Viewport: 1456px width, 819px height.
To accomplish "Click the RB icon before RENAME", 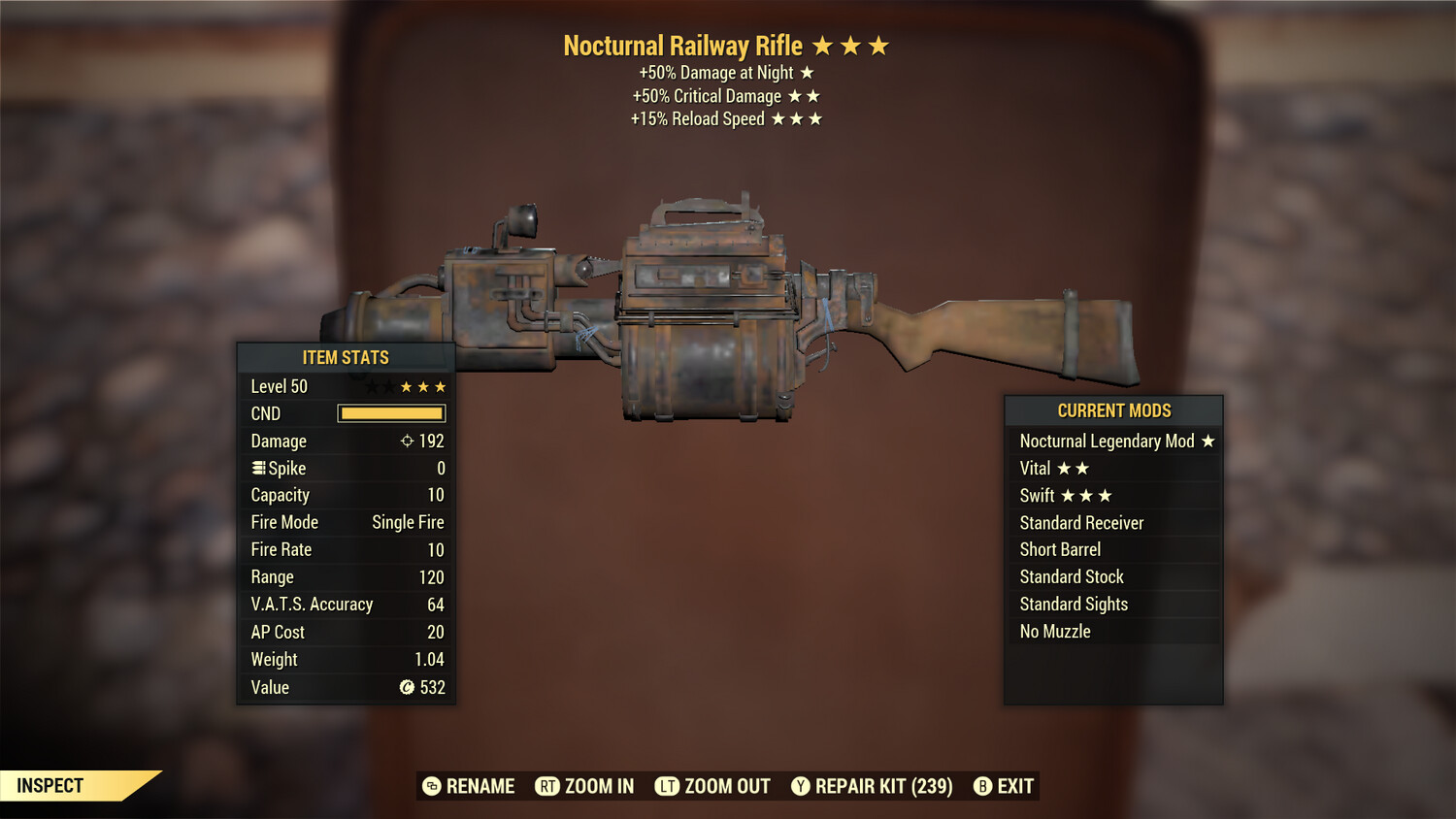I will click(430, 786).
